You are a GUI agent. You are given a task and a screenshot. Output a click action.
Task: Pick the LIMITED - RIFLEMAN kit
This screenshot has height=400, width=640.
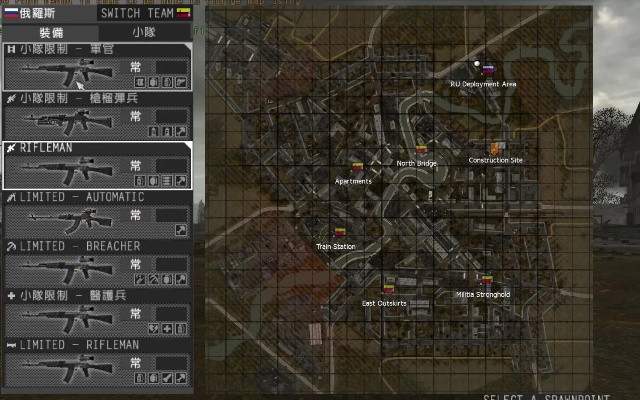[97, 361]
